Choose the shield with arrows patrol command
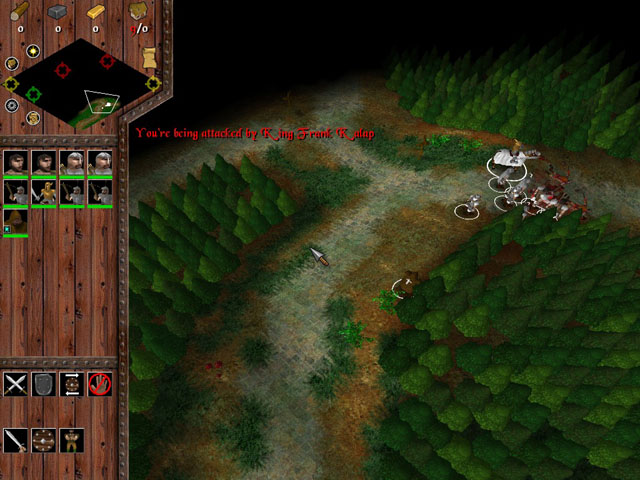The width and height of the screenshot is (640, 480). pos(71,384)
